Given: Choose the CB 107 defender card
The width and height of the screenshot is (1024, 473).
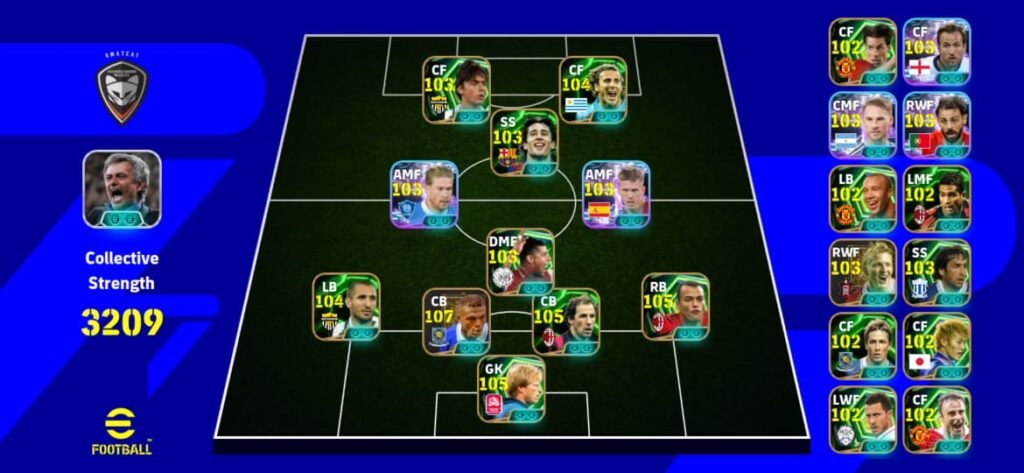Looking at the screenshot, I should [456, 321].
